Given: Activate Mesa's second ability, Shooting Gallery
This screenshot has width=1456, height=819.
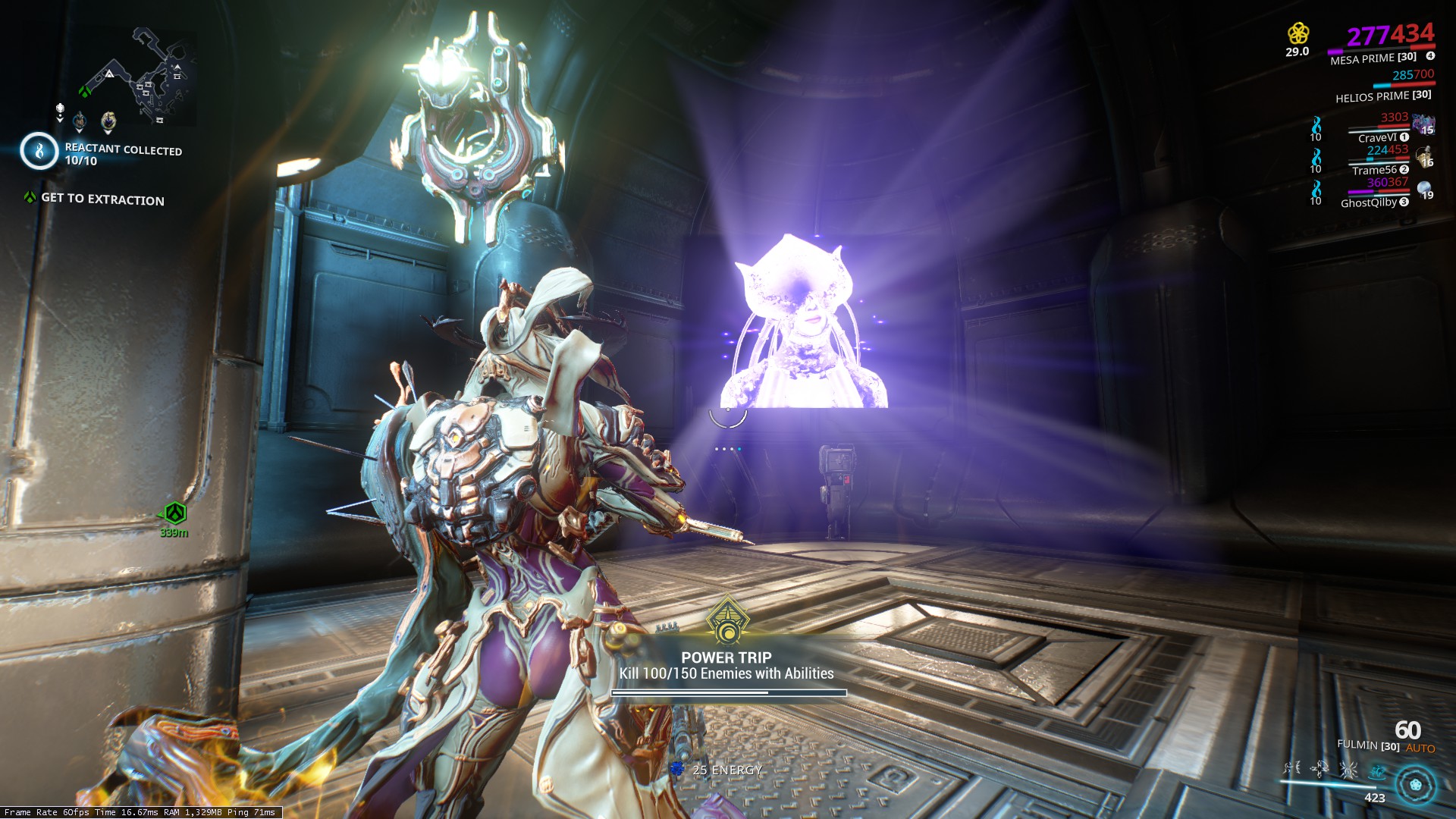Looking at the screenshot, I should (1319, 769).
